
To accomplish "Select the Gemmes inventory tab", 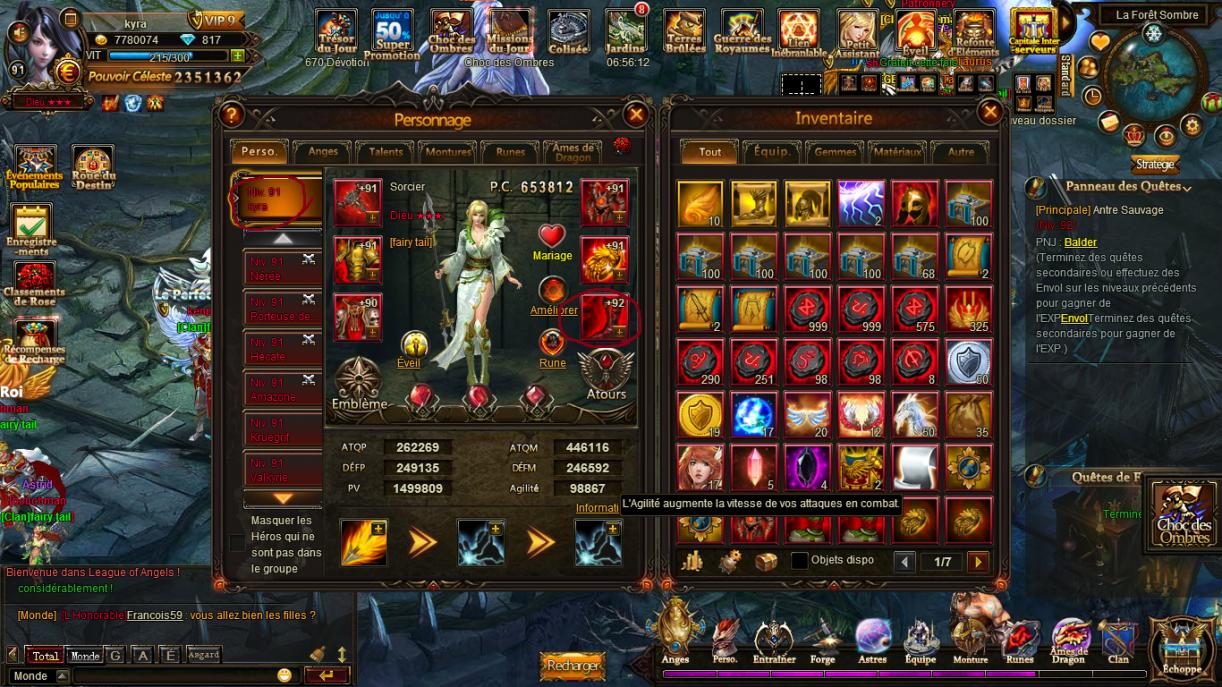I will click(x=835, y=152).
